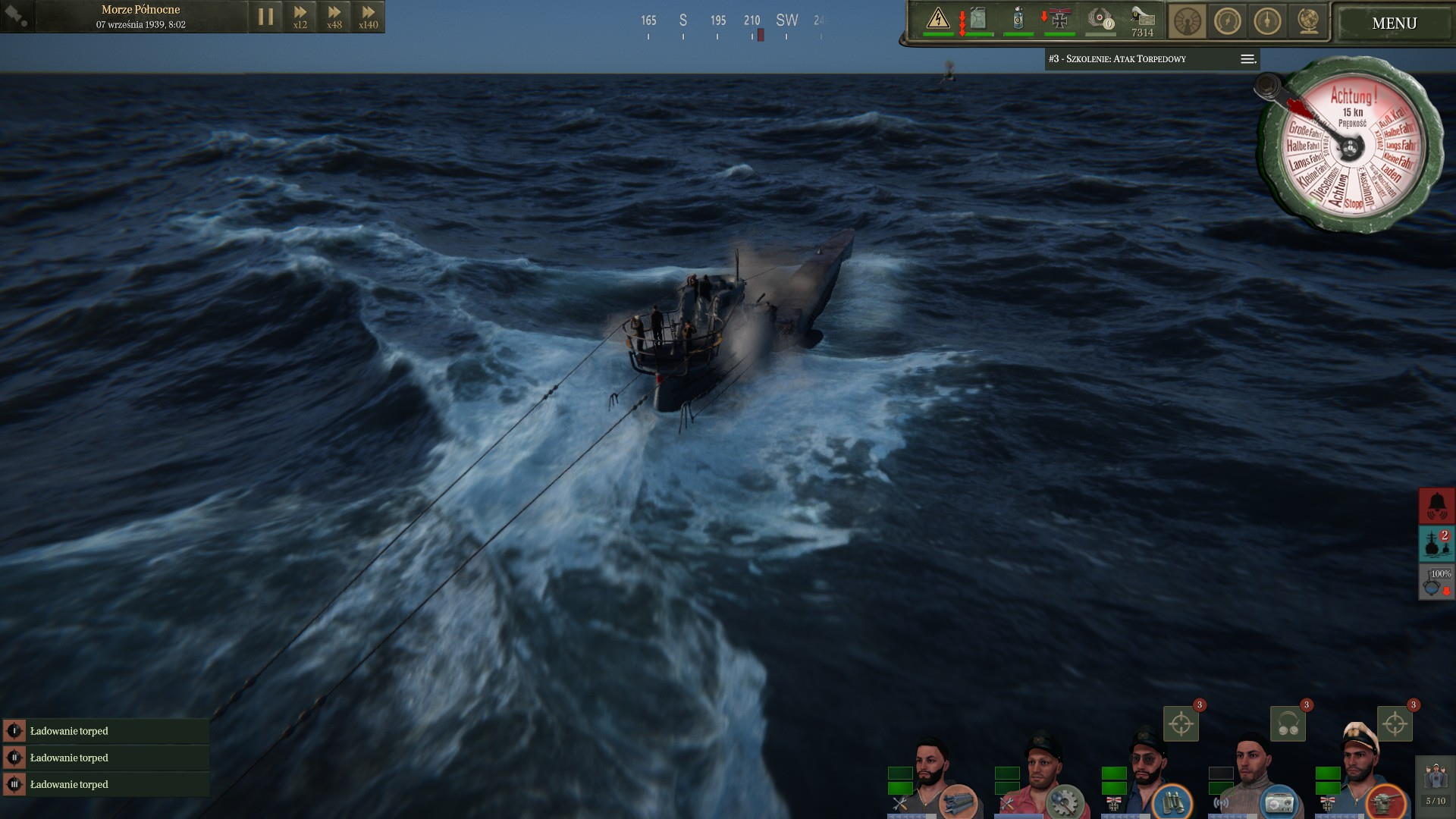Open the MENU button
This screenshot has width=1456, height=819.
click(1393, 23)
